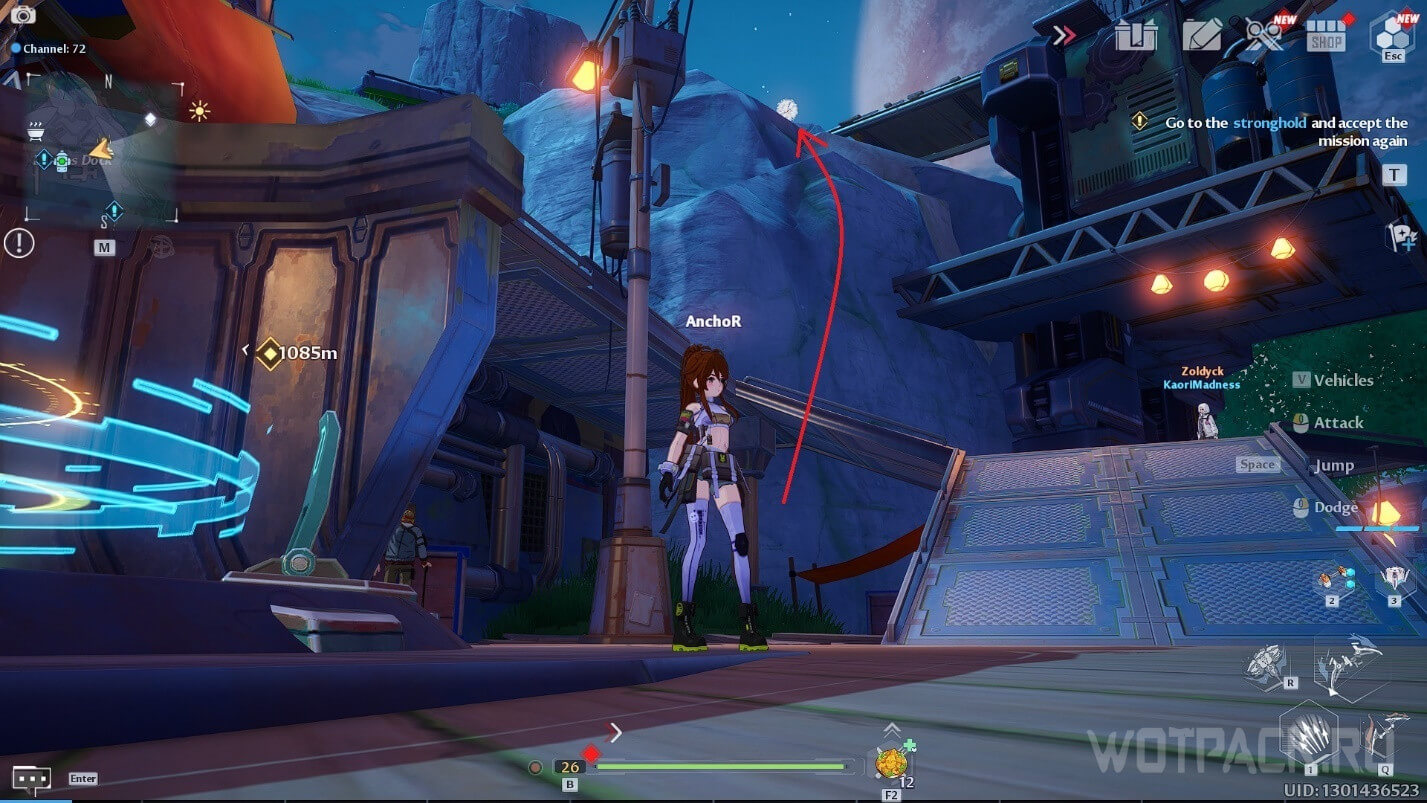
Task: Activate the claw-slash skill in slot 1
Action: tap(1310, 735)
